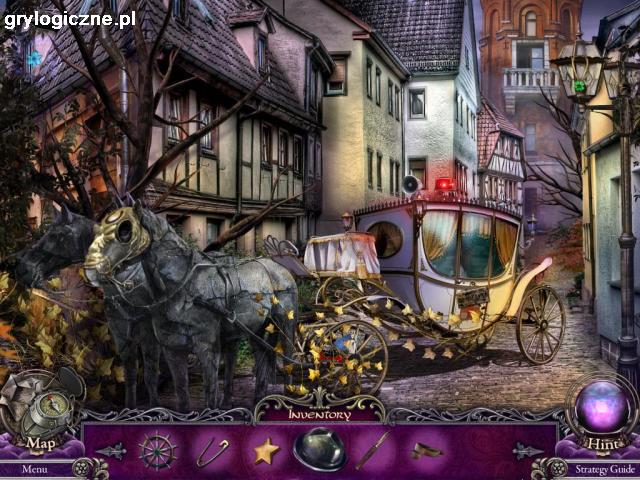Select the gold star inventory item
This screenshot has width=640, height=480.
tap(265, 452)
